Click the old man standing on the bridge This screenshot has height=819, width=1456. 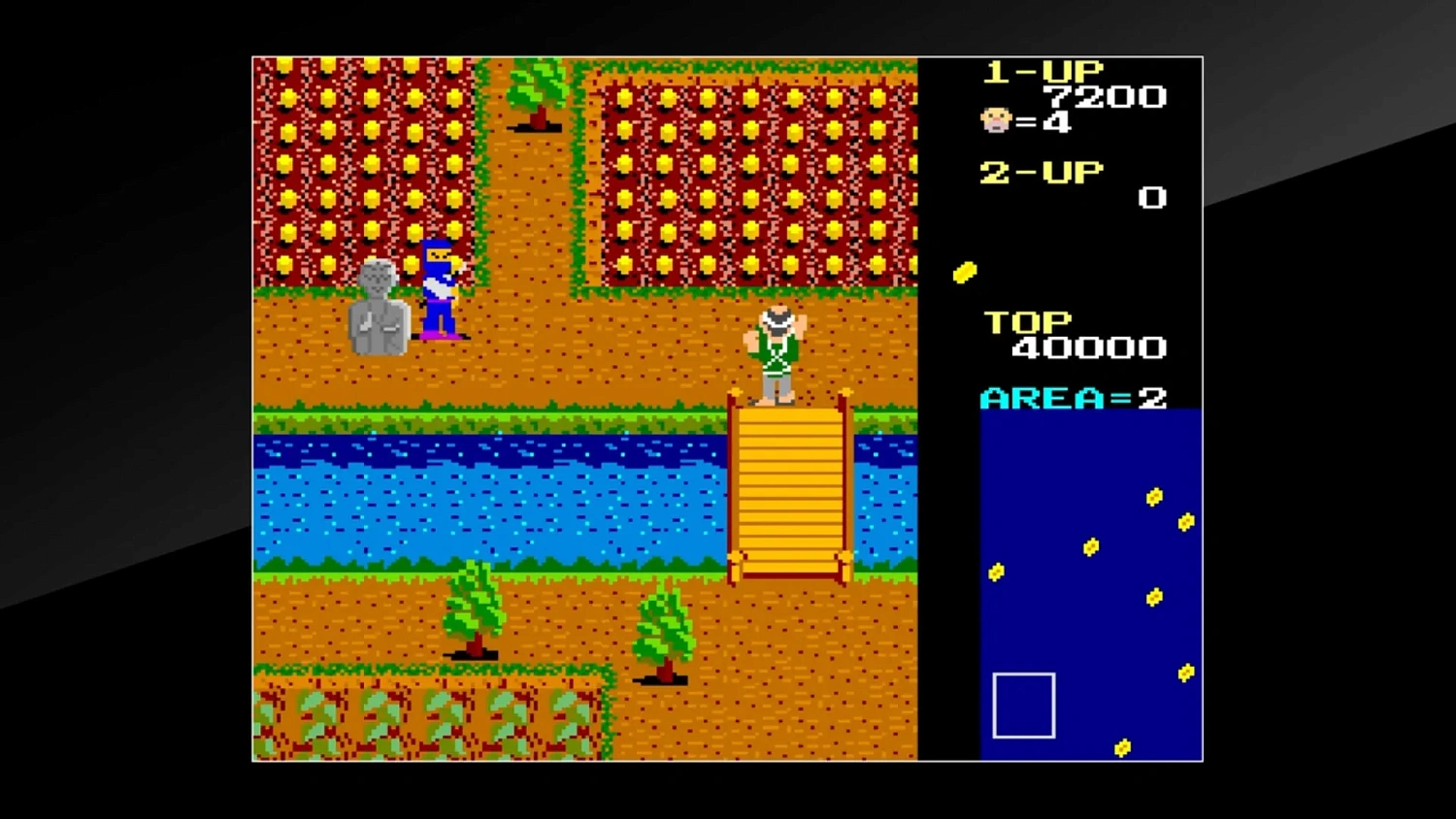tap(774, 349)
